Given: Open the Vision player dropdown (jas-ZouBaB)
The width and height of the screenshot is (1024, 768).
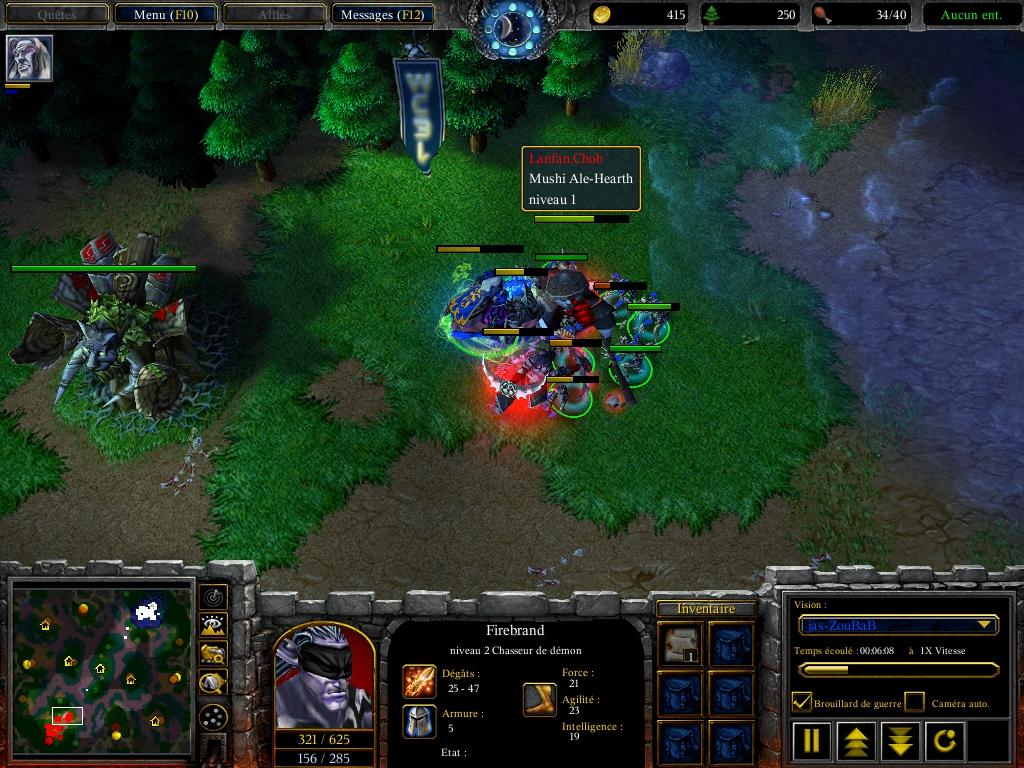Looking at the screenshot, I should [898, 625].
